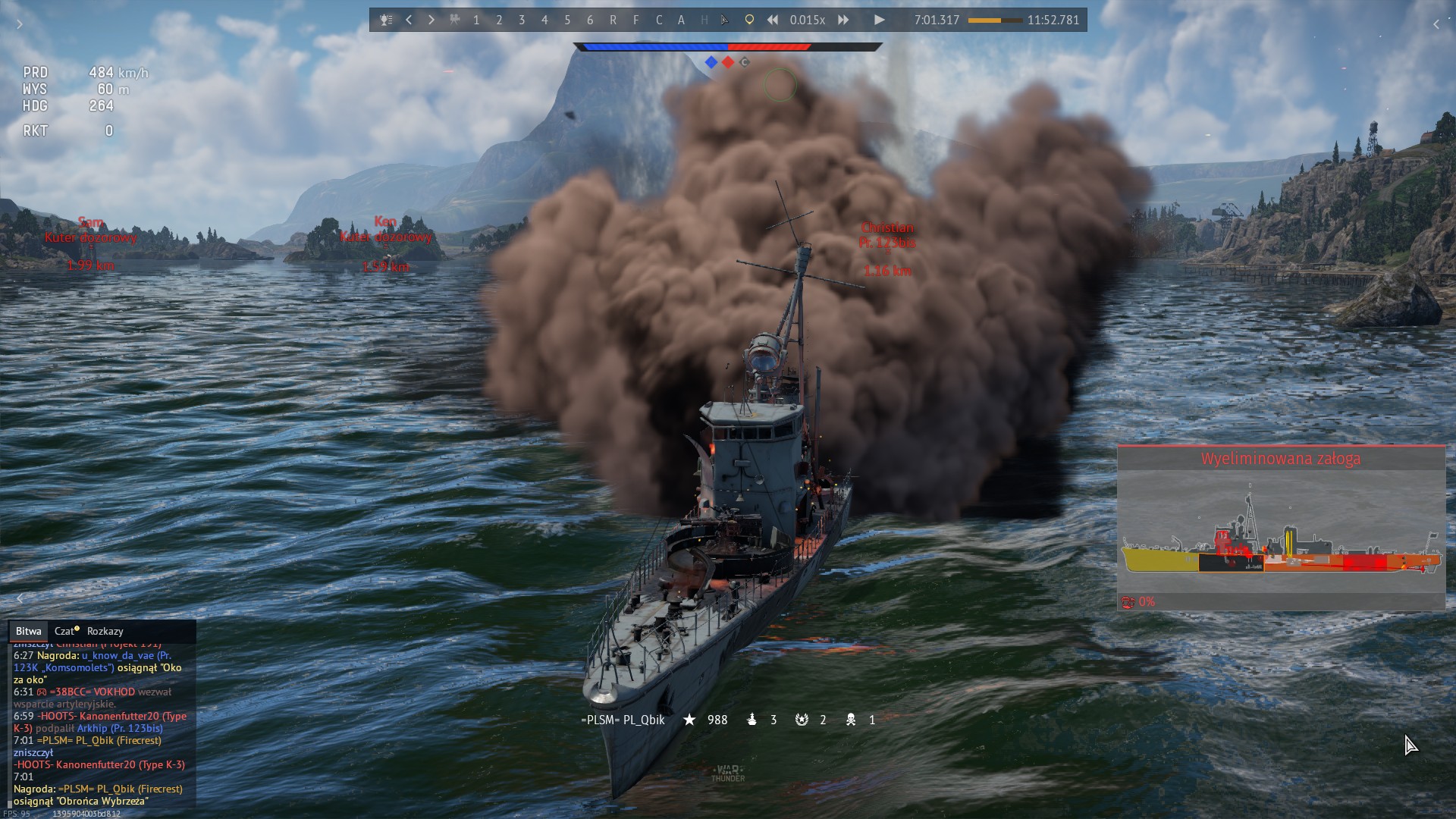The height and width of the screenshot is (819, 1456).
Task: Open the trophy scoreboard list icon
Action: 386,20
